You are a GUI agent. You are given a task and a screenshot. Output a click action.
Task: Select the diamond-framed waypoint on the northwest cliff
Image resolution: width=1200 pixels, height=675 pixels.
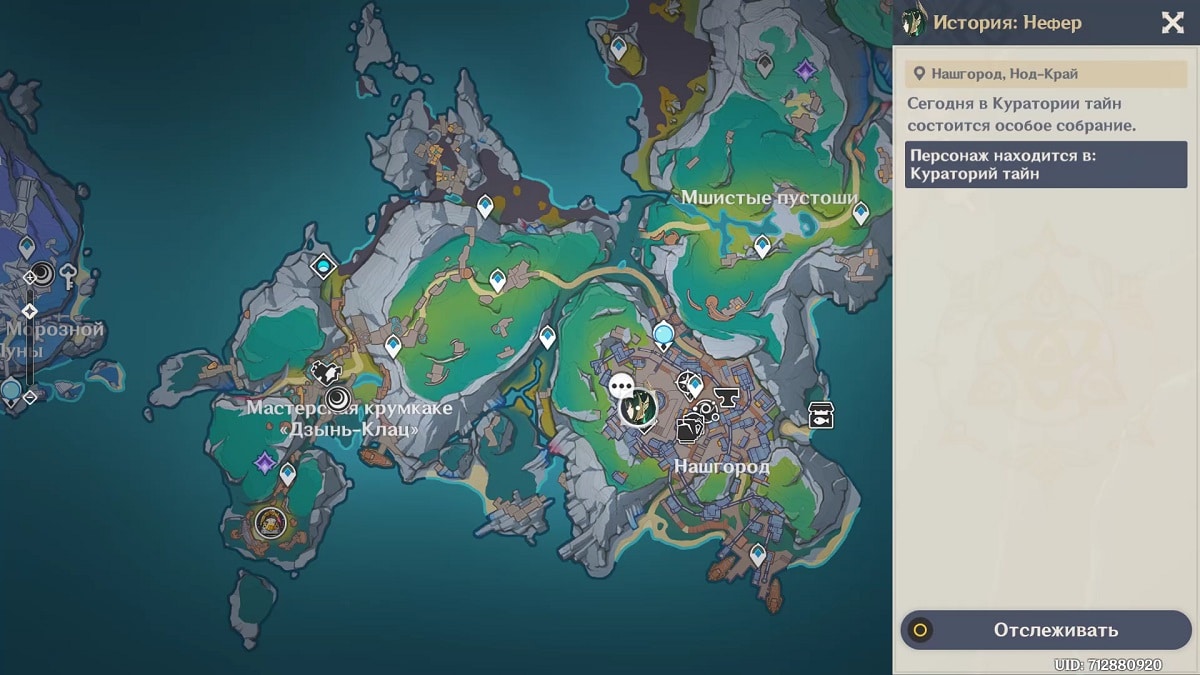point(322,266)
